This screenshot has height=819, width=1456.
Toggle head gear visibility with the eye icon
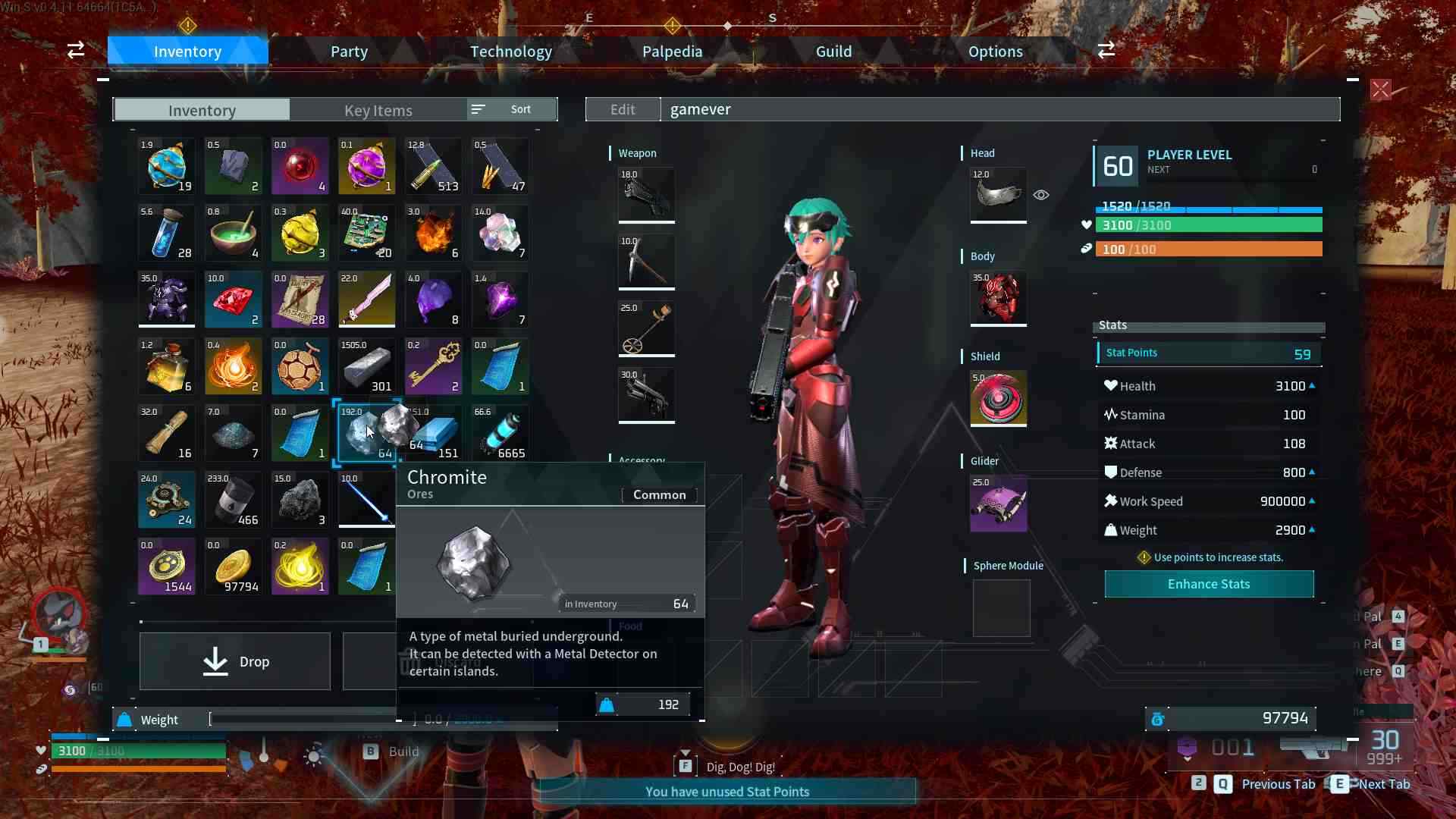1040,195
